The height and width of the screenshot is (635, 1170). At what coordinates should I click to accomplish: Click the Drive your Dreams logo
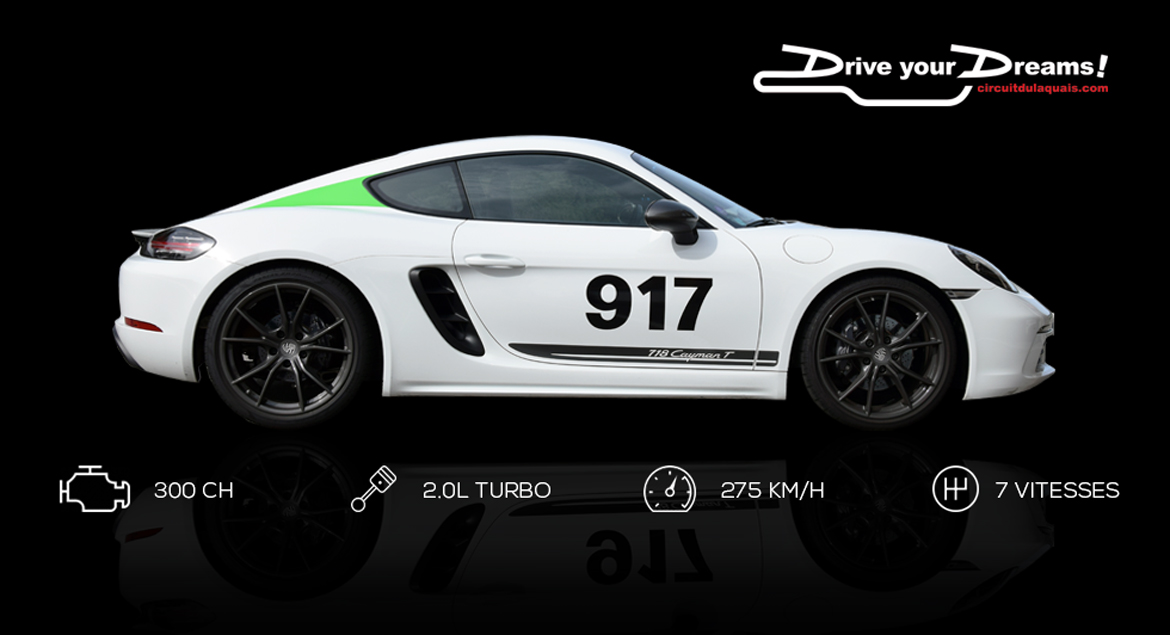click(x=930, y=70)
